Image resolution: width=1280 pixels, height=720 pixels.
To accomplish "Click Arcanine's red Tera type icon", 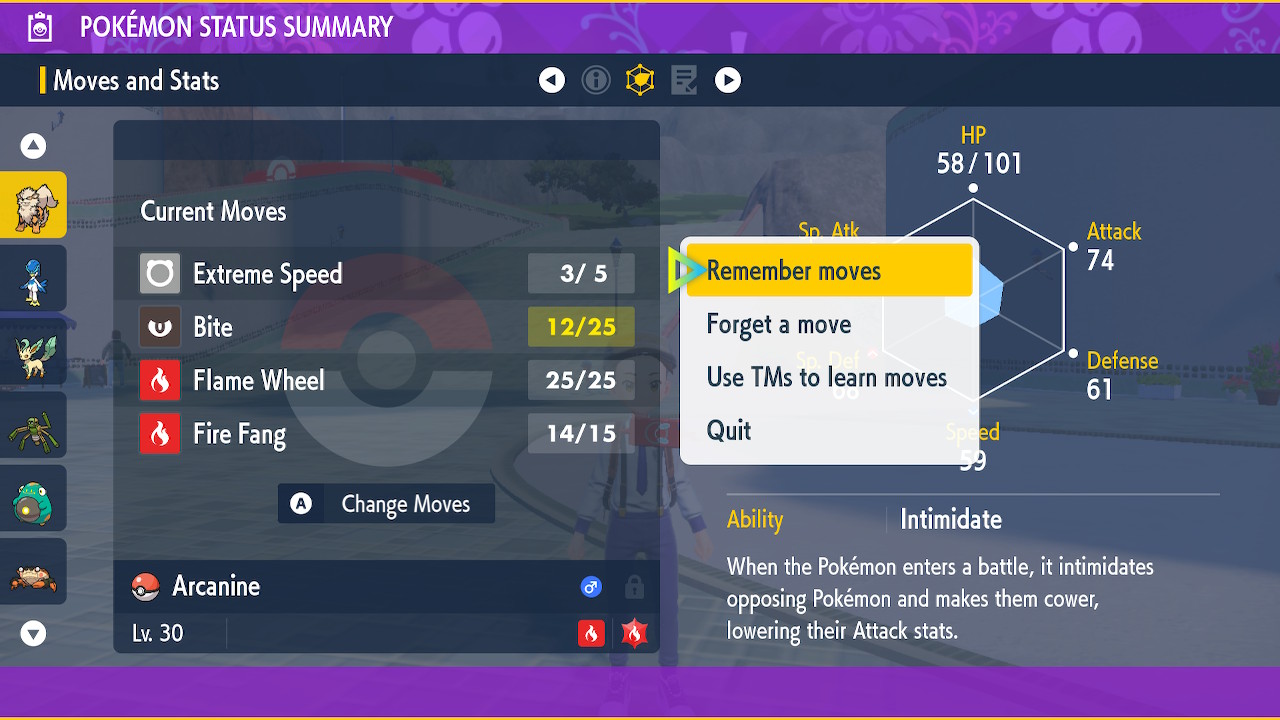I will click(x=634, y=633).
